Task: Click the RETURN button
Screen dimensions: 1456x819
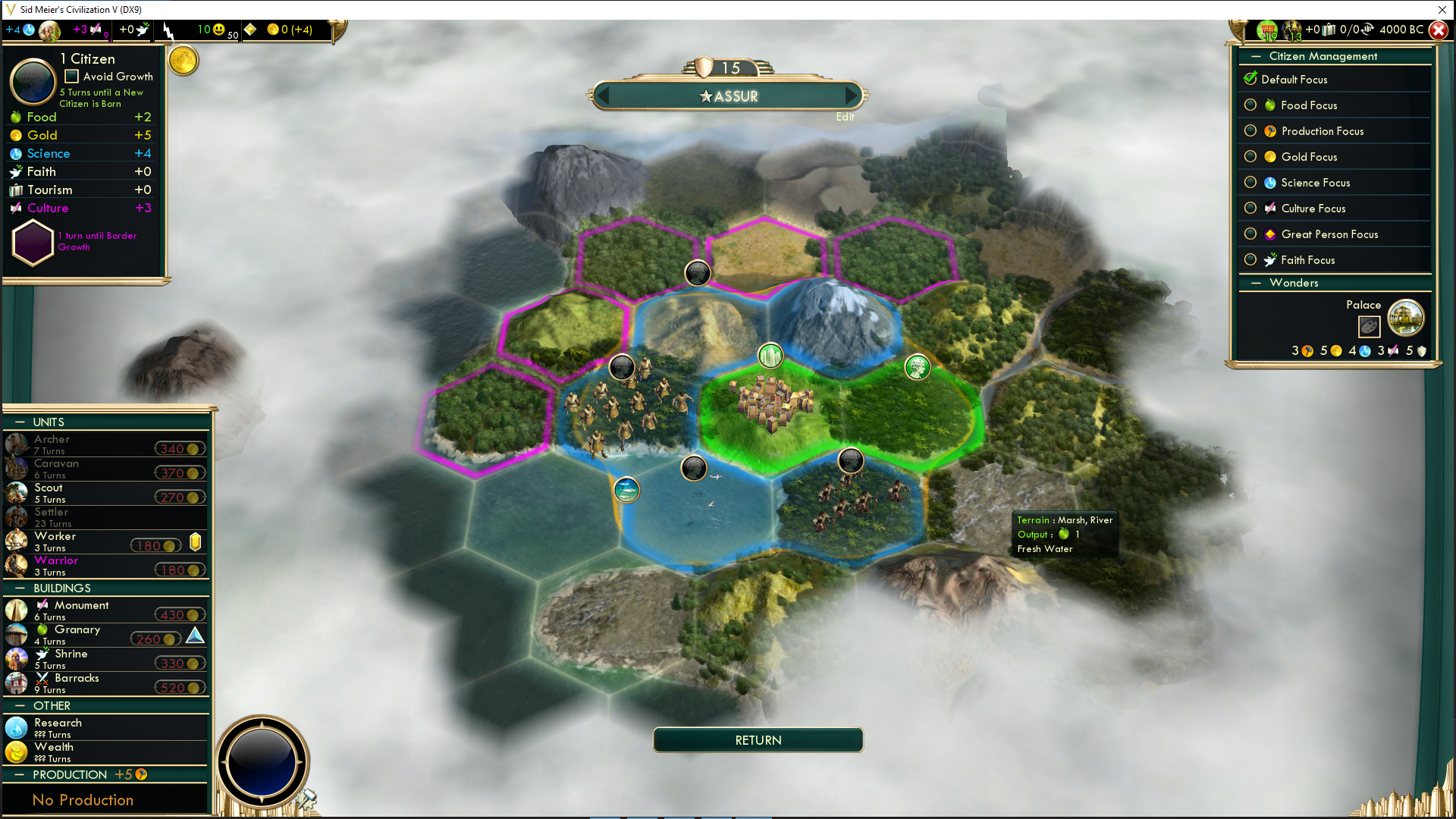Action: click(x=758, y=740)
